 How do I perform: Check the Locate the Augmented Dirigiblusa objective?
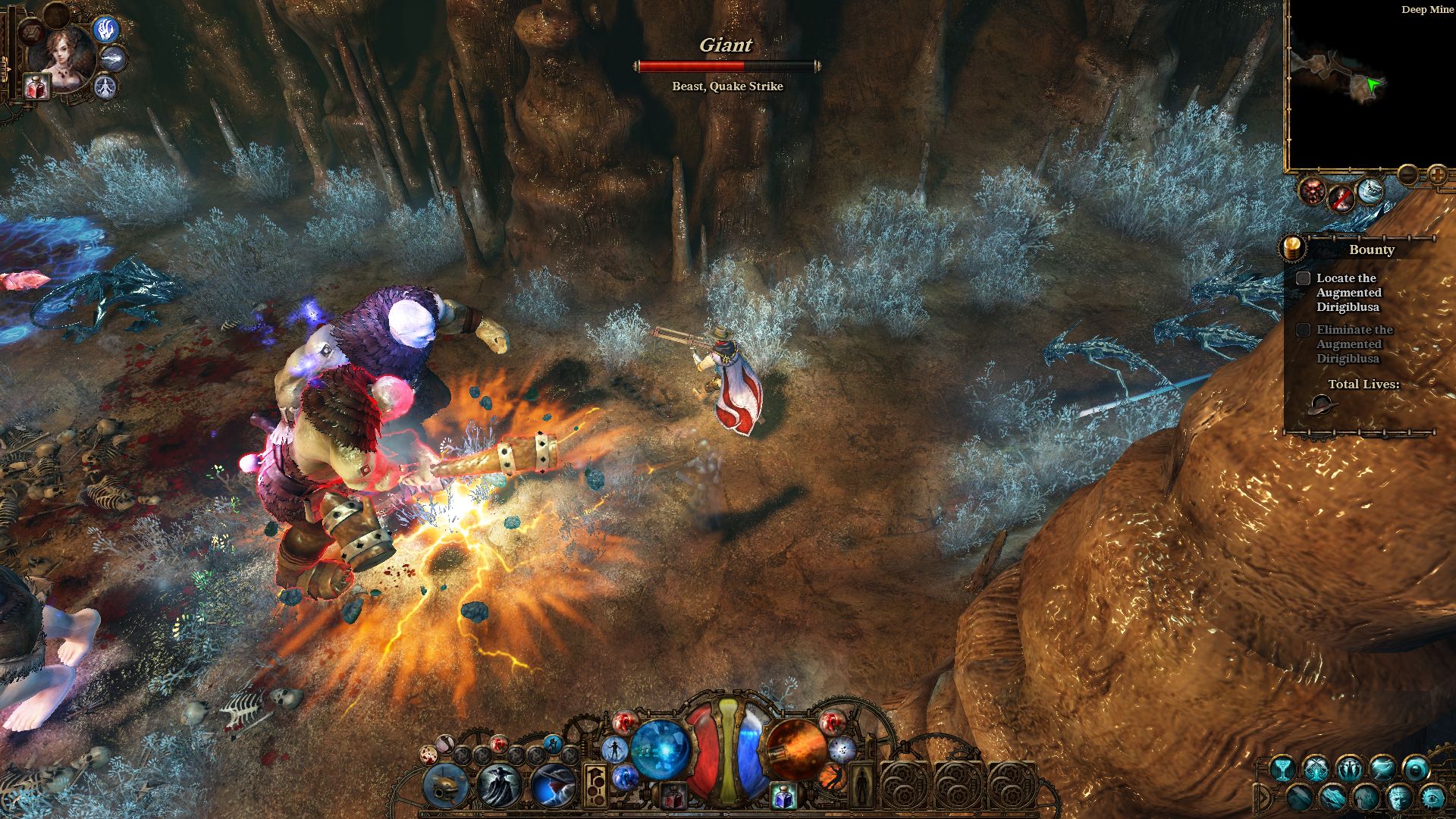1303,278
